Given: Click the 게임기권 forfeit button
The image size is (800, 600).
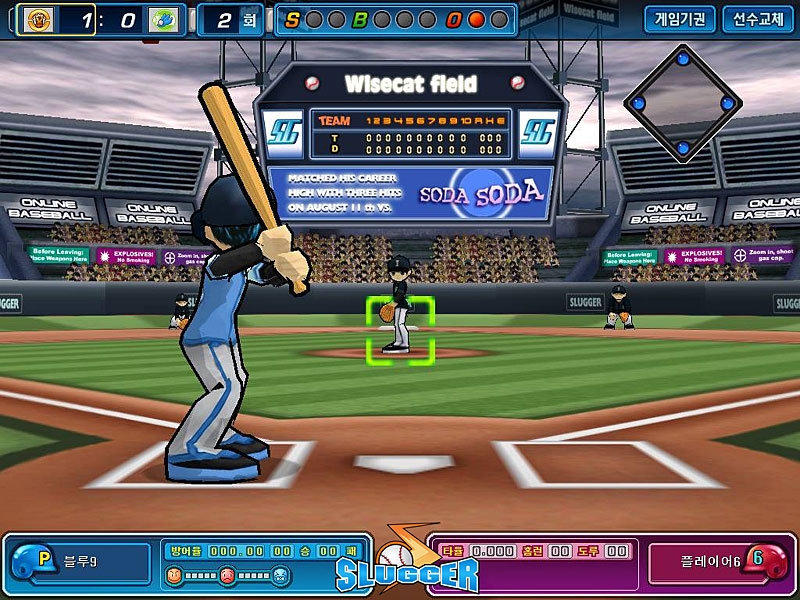Looking at the screenshot, I should tap(680, 19).
